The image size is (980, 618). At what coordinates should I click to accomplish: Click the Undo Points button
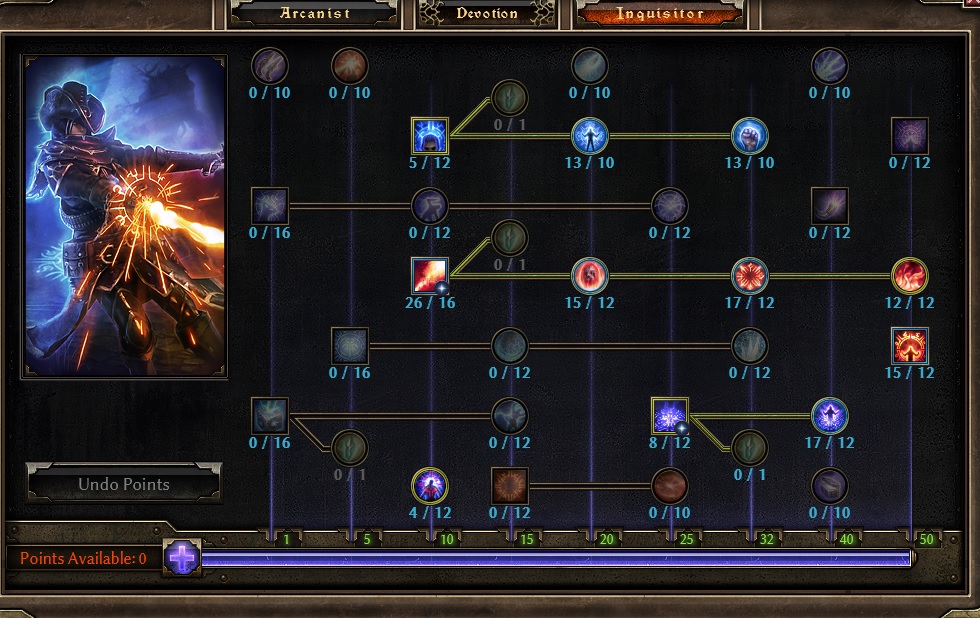pos(124,484)
